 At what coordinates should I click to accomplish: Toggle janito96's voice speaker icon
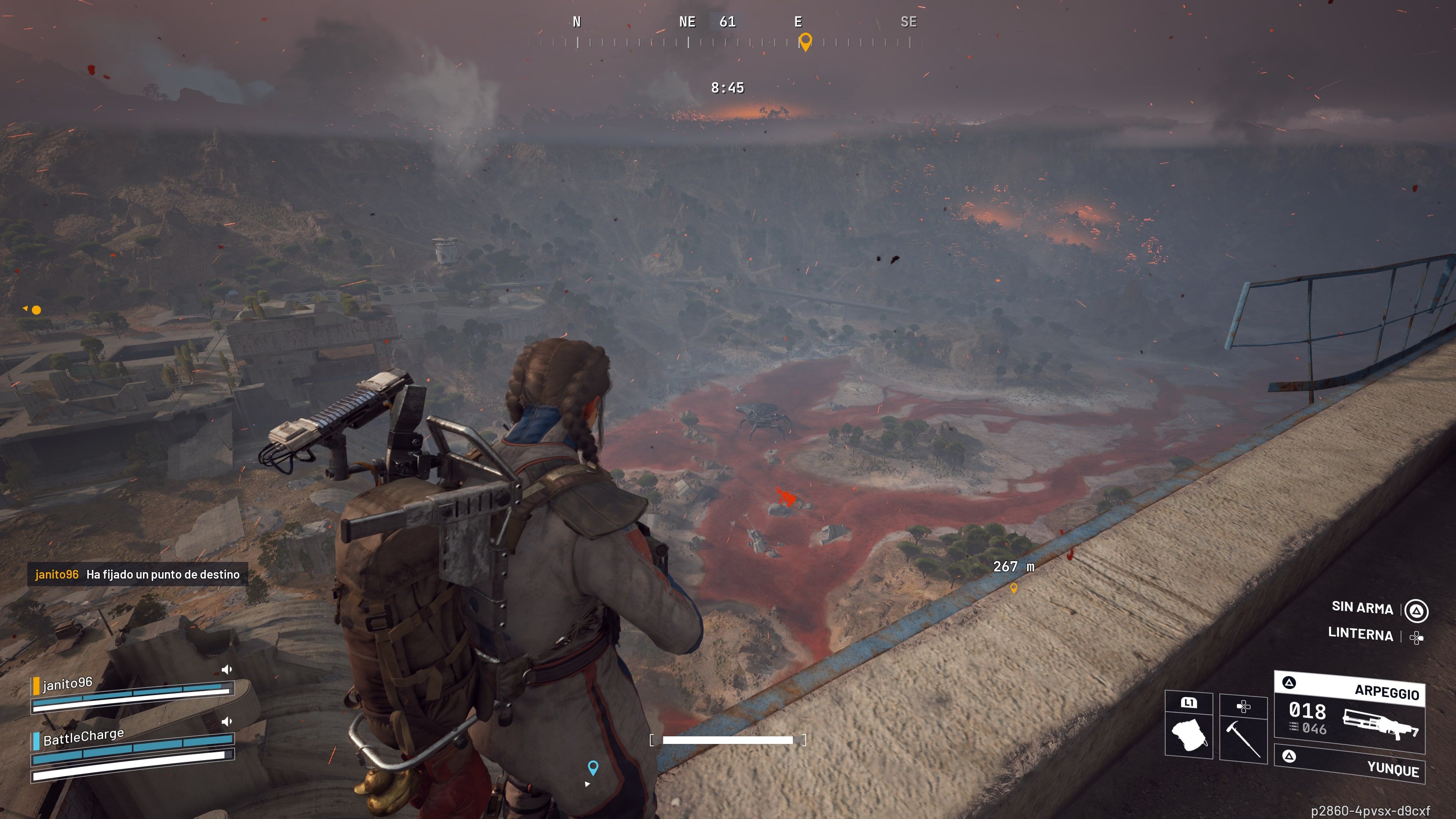tap(227, 670)
